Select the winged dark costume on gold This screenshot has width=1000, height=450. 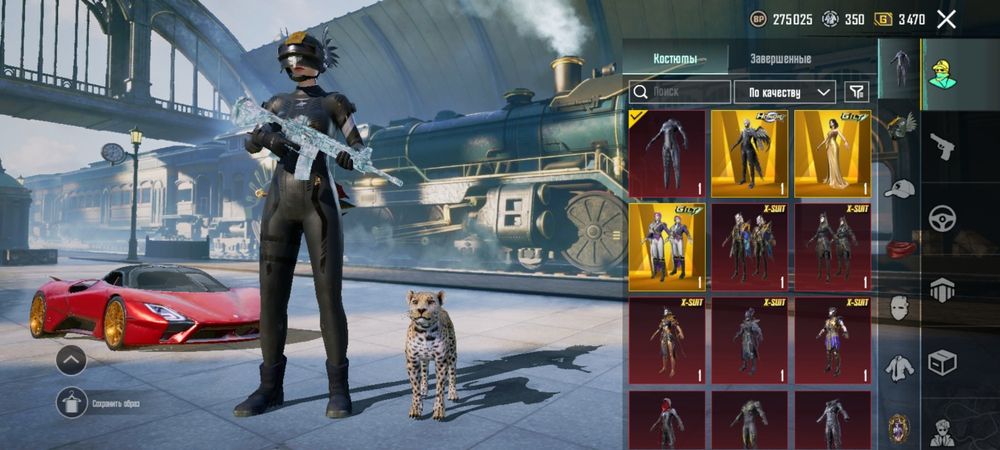coord(750,154)
